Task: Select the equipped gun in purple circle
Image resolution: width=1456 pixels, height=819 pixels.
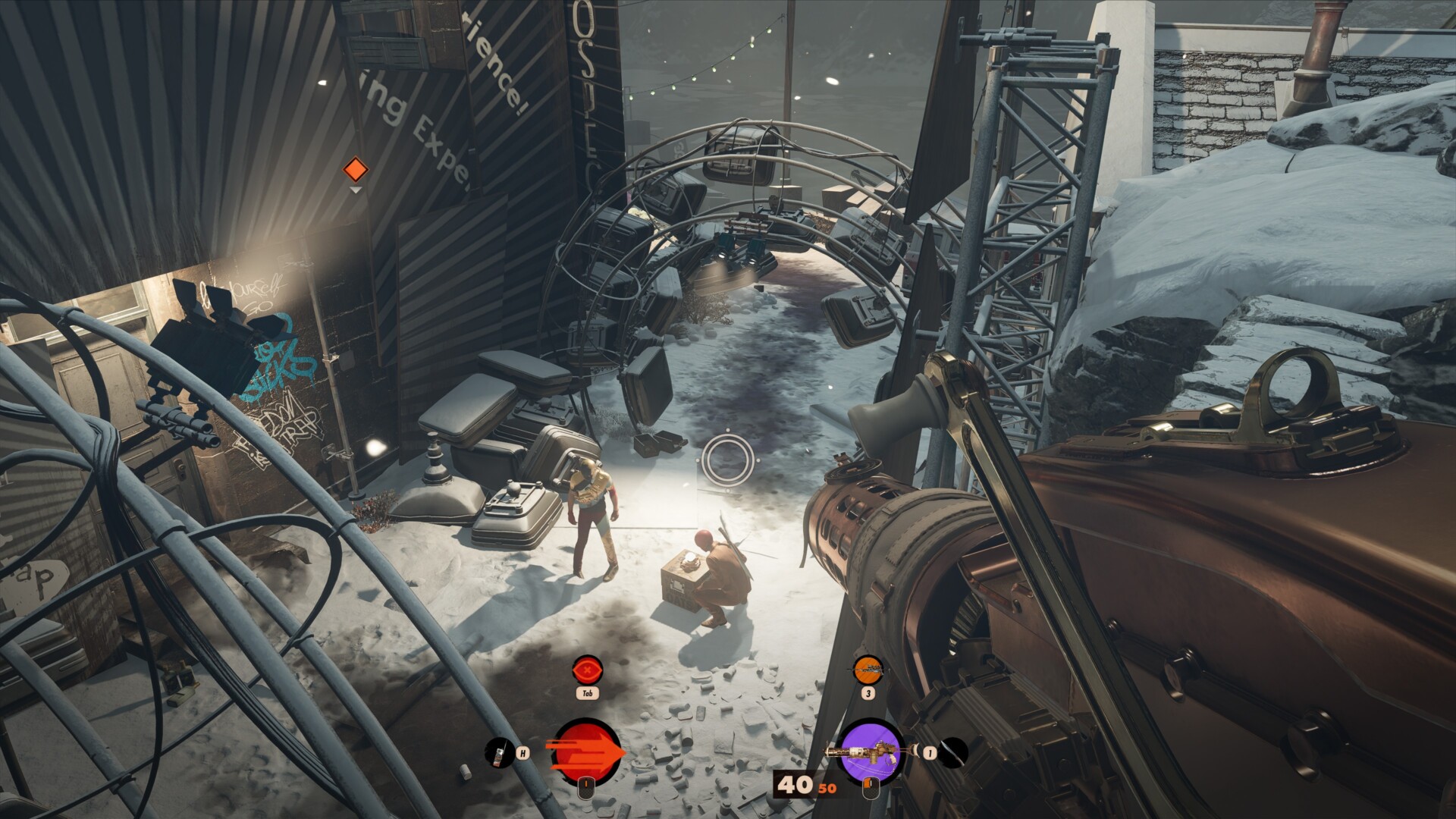Action: click(x=871, y=752)
